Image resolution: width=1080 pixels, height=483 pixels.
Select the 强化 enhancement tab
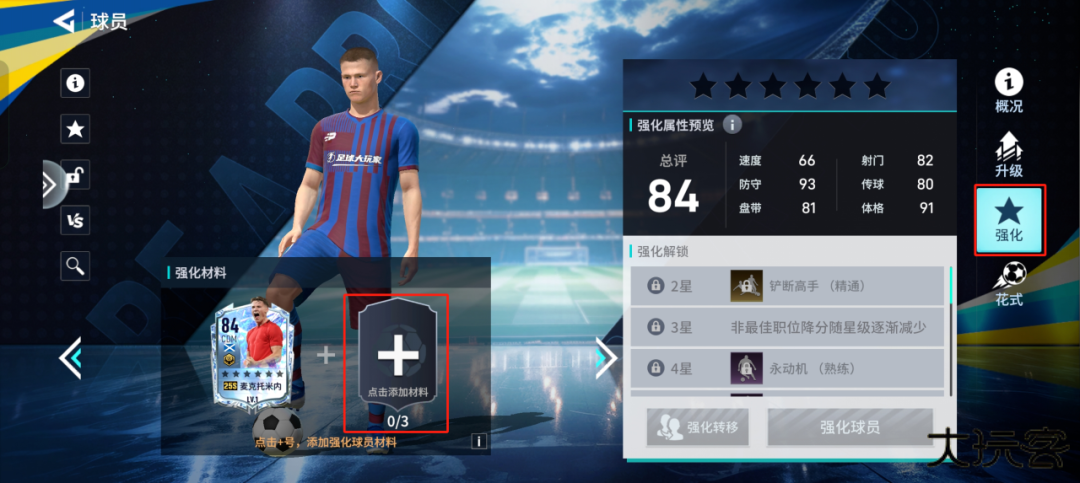(1009, 220)
